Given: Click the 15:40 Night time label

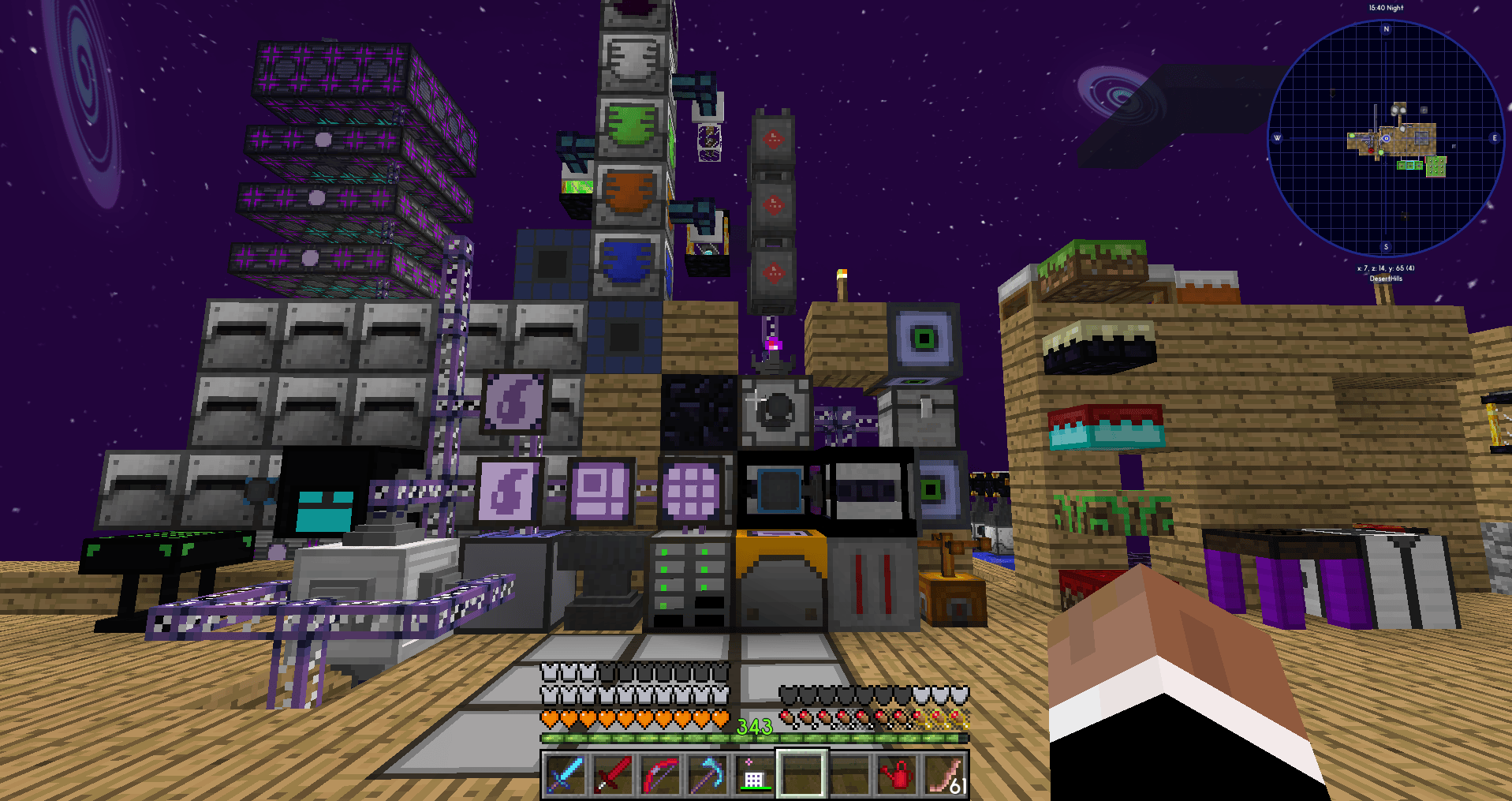Looking at the screenshot, I should coord(1387,8).
